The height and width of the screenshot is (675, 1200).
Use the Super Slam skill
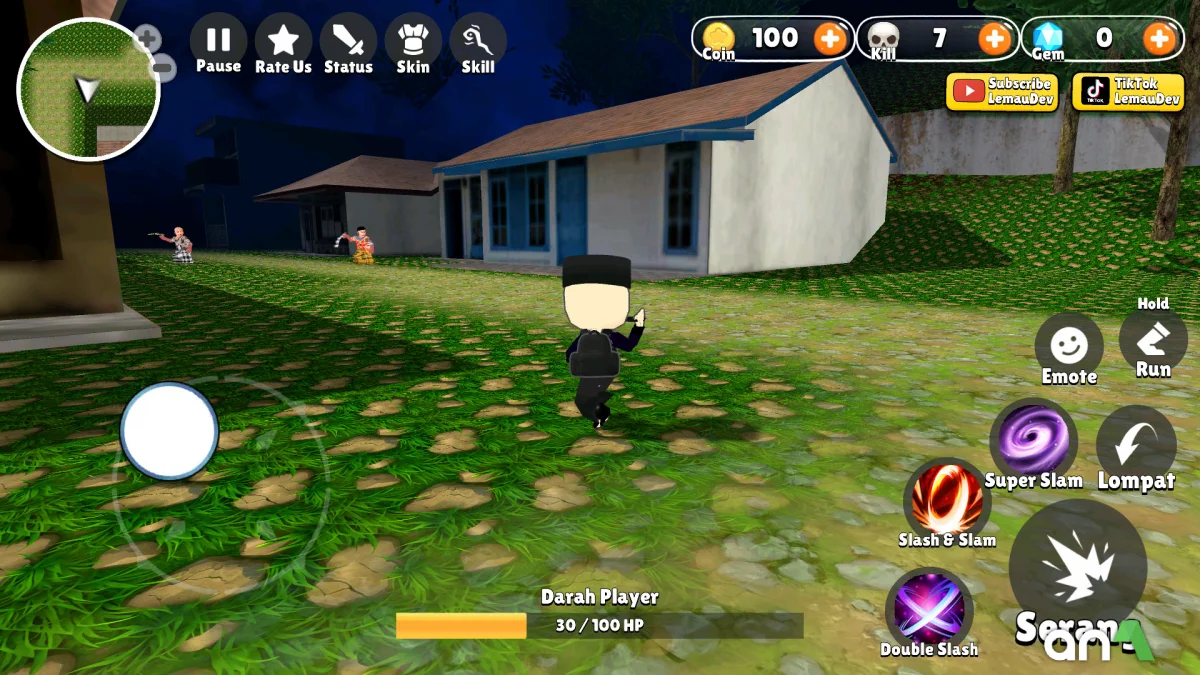coord(1033,440)
